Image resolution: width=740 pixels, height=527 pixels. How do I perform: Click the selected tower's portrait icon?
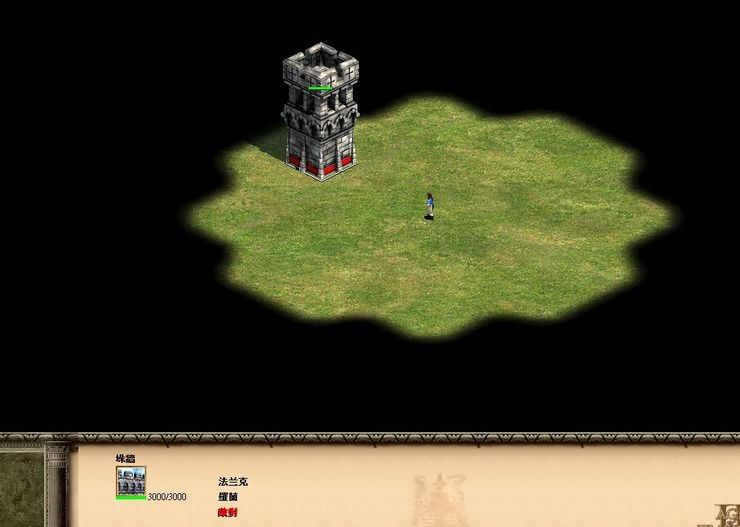pos(130,480)
